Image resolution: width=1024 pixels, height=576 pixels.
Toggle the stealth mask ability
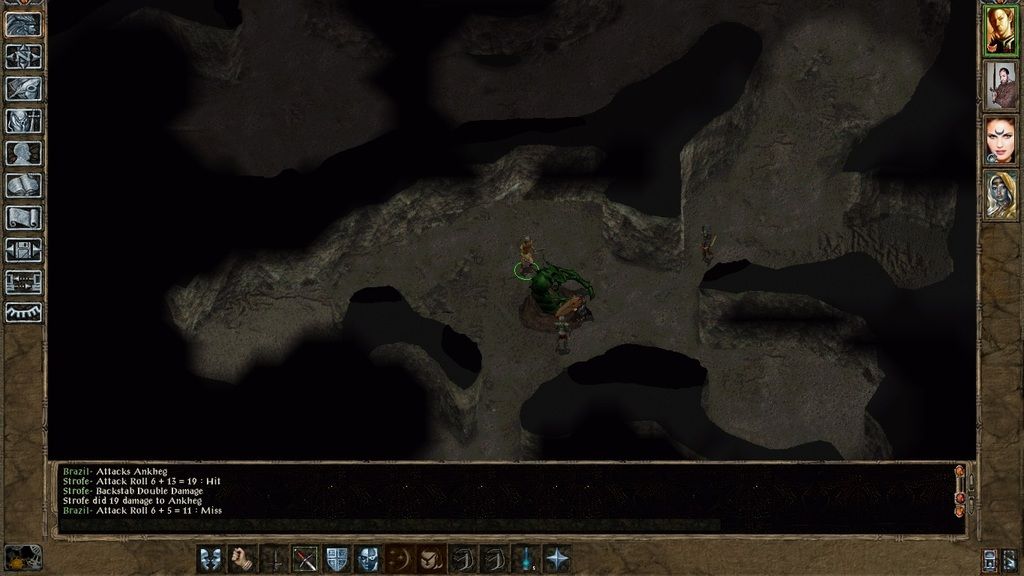click(368, 558)
